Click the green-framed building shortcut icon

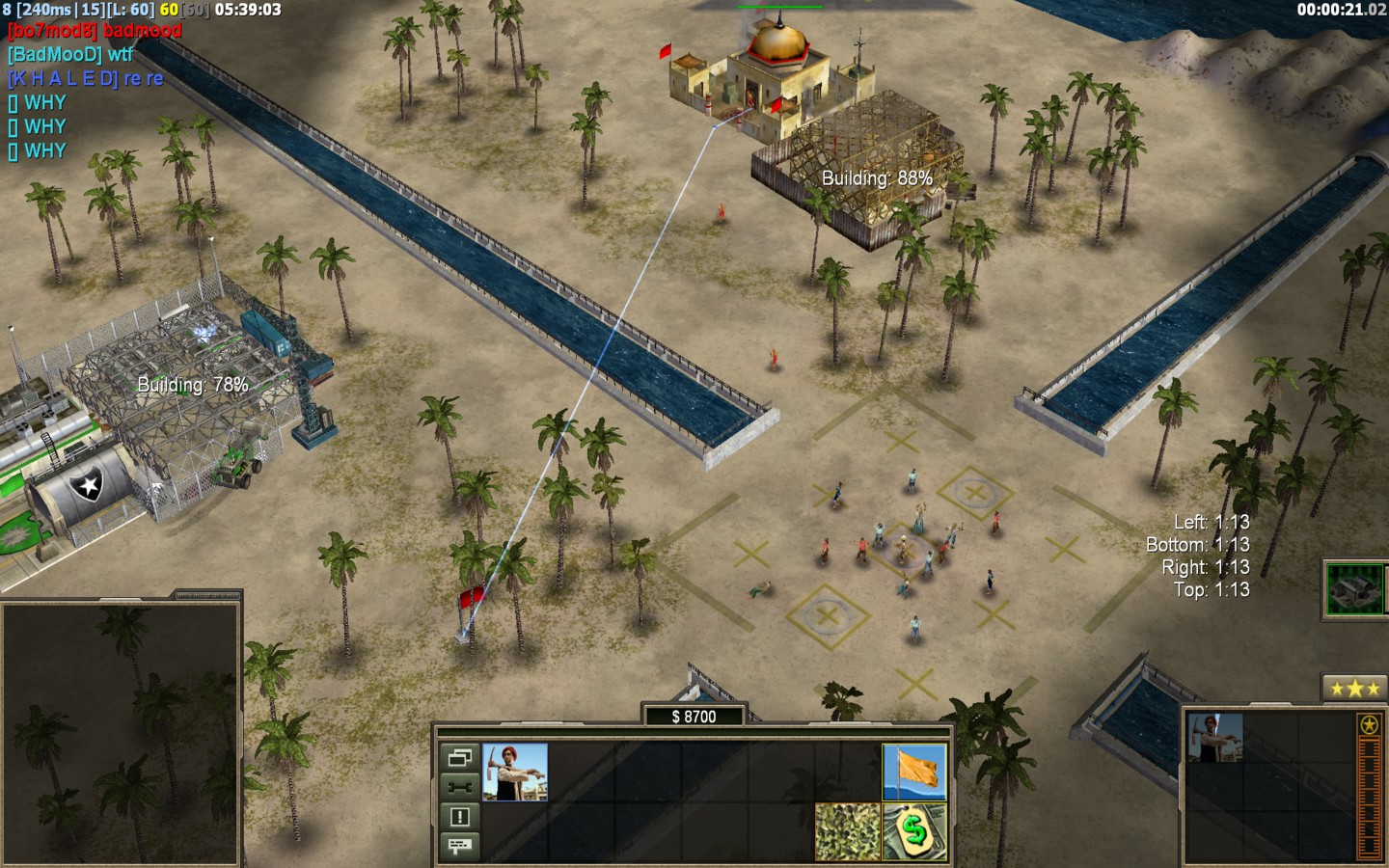[1357, 587]
